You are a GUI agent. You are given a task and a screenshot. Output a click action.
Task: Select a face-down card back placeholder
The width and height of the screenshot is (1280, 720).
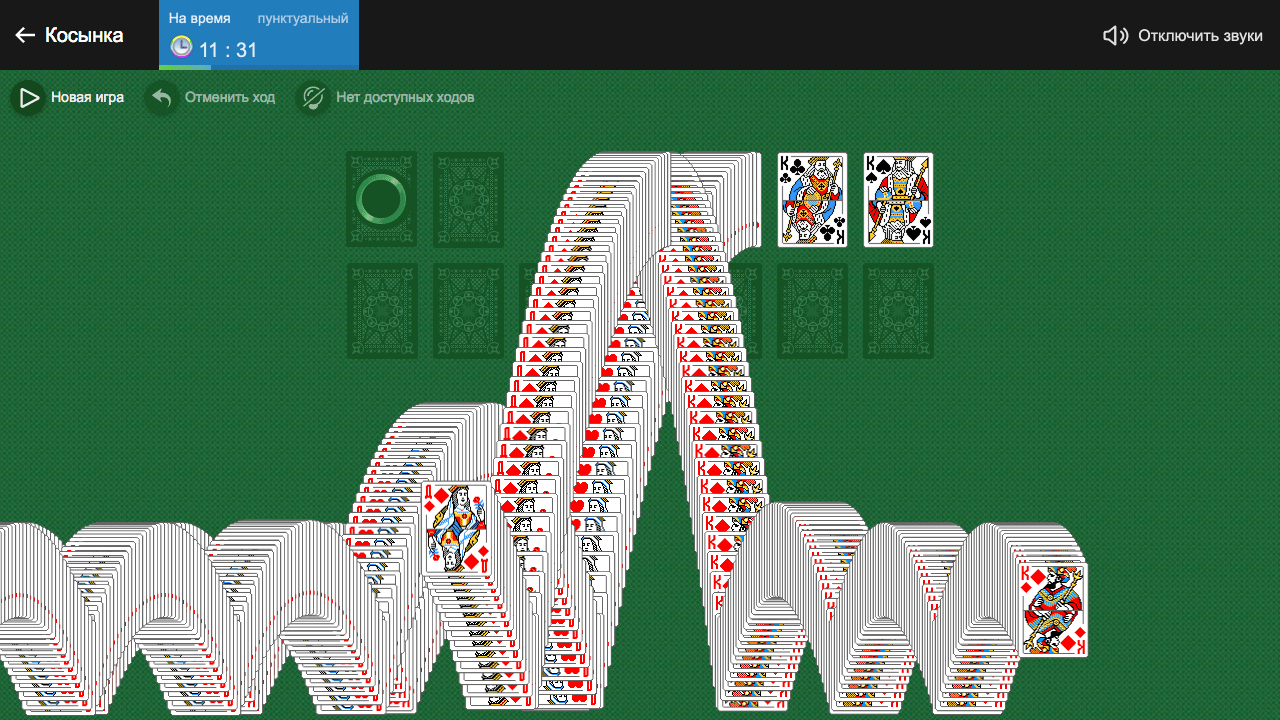[467, 197]
